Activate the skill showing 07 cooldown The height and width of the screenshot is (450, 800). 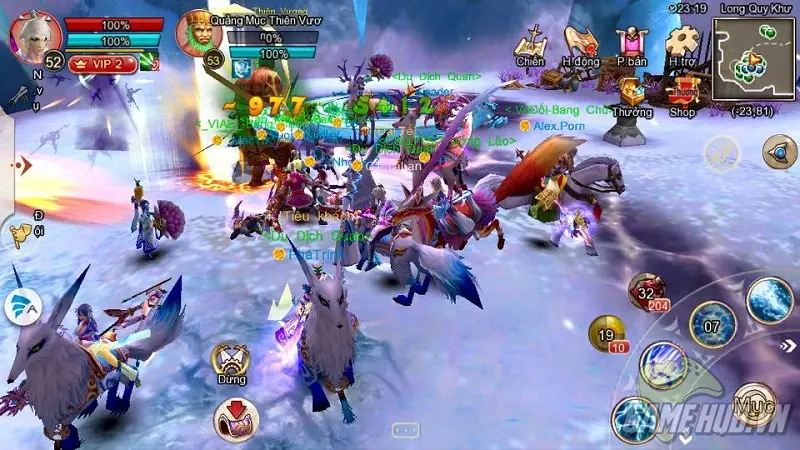[x=712, y=323]
